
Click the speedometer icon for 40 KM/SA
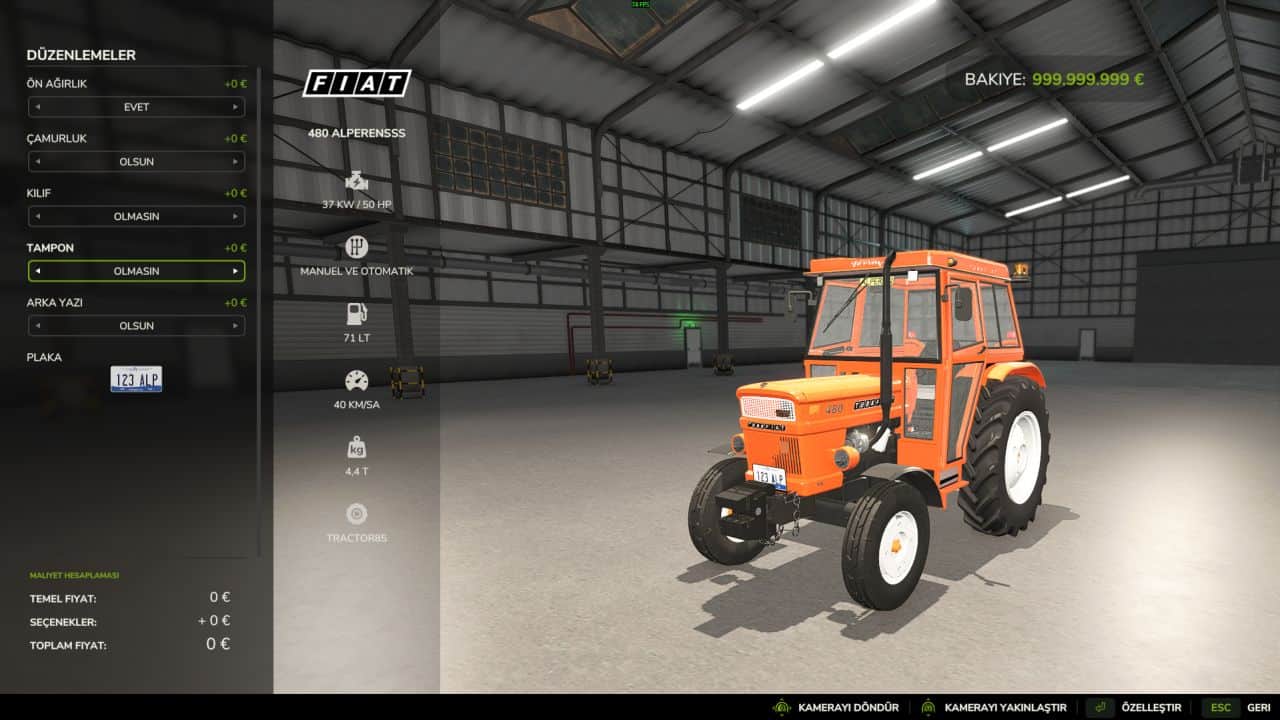tap(357, 382)
